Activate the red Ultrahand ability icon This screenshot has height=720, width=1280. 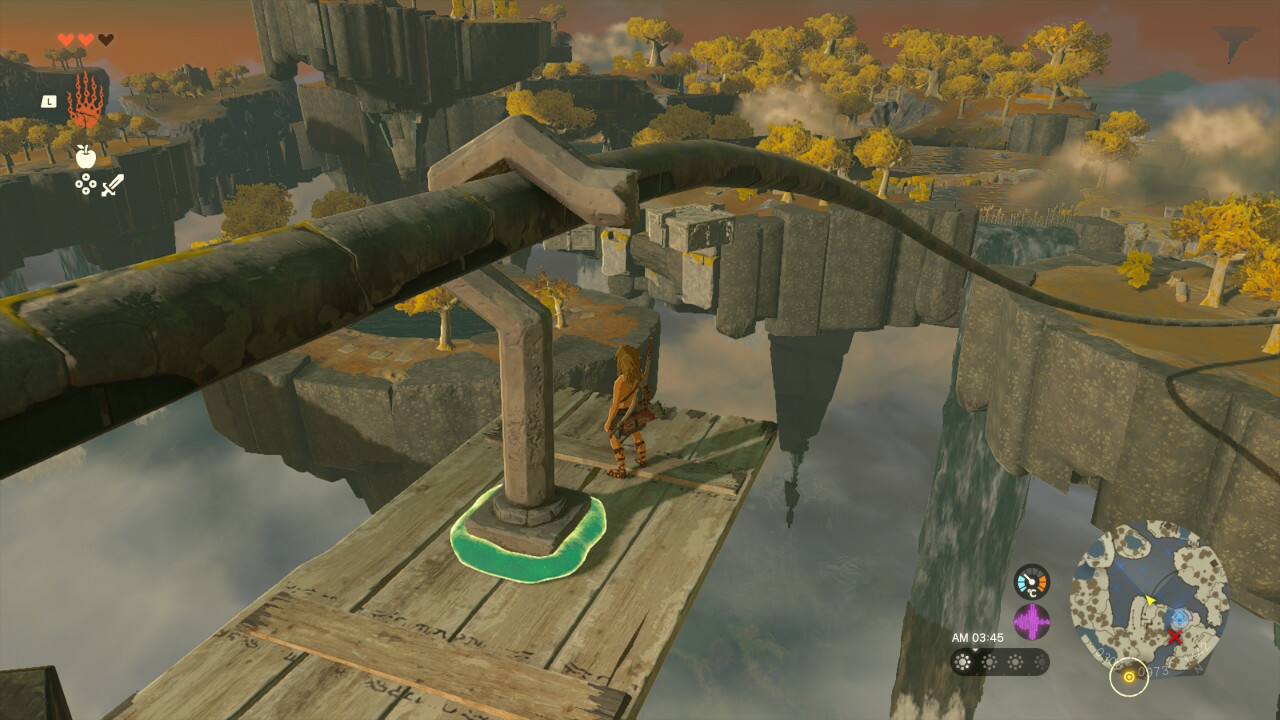pyautogui.click(x=85, y=101)
